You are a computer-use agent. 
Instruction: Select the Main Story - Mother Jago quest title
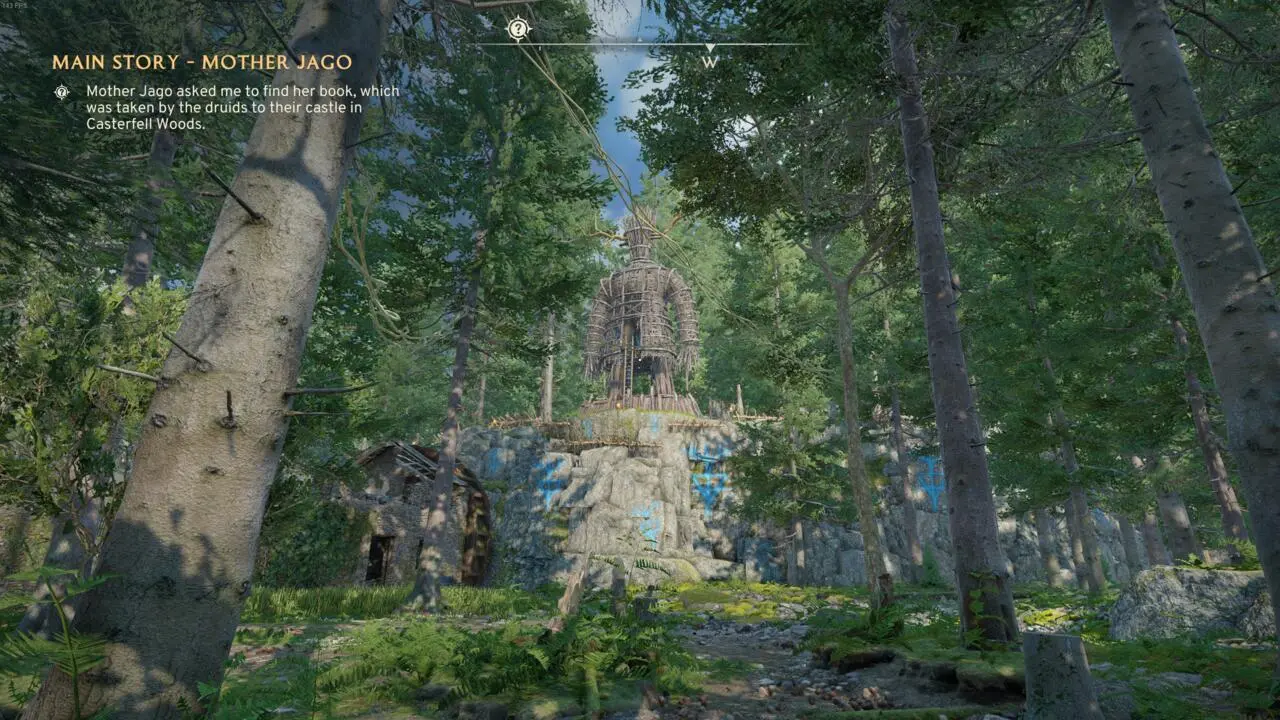[202, 62]
